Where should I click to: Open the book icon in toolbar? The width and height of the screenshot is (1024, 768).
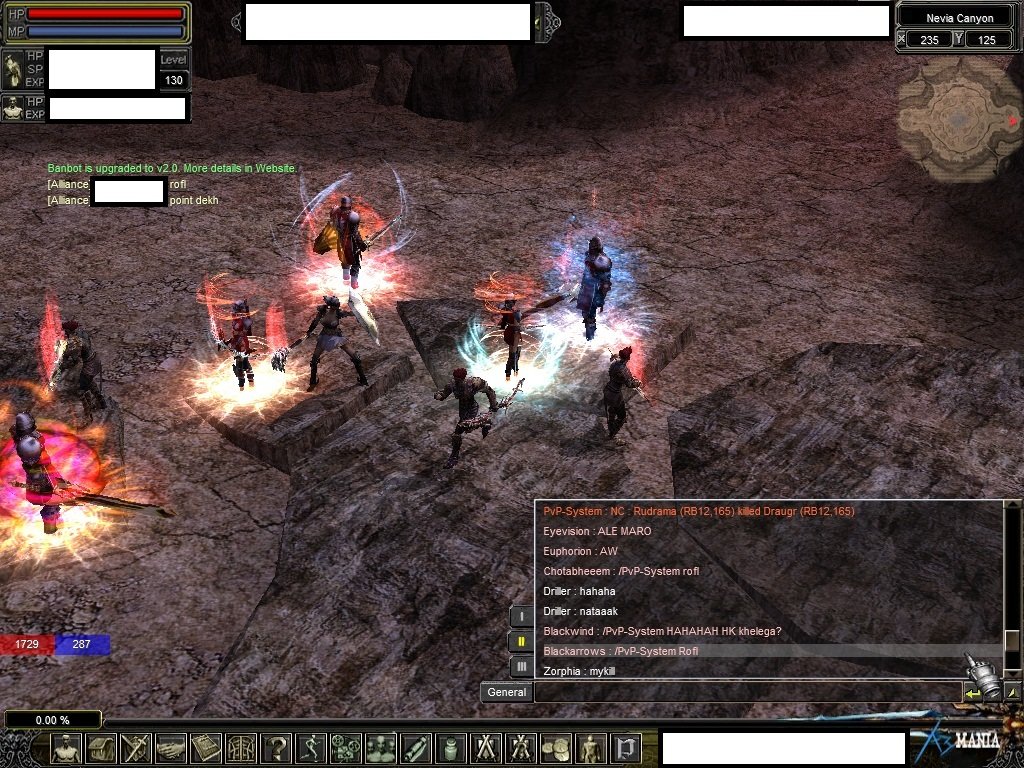click(x=206, y=747)
